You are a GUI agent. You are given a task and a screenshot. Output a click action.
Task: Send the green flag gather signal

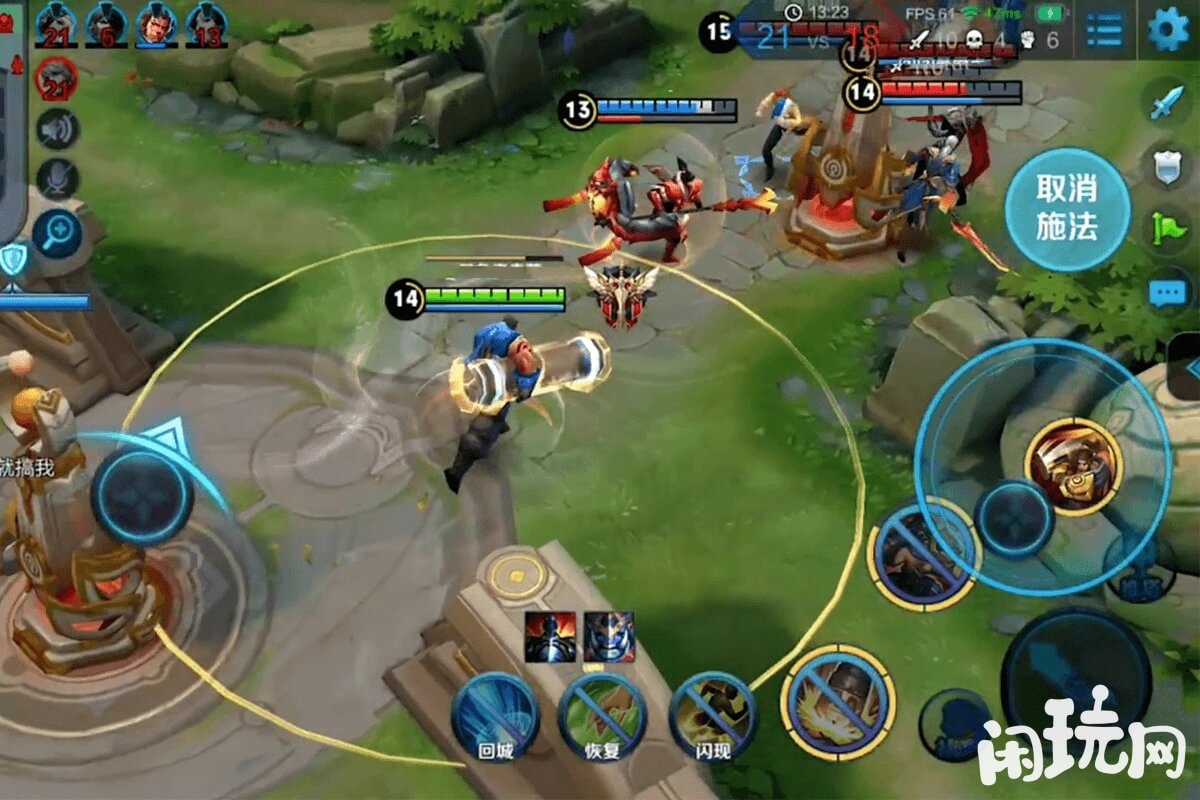pyautogui.click(x=1167, y=230)
